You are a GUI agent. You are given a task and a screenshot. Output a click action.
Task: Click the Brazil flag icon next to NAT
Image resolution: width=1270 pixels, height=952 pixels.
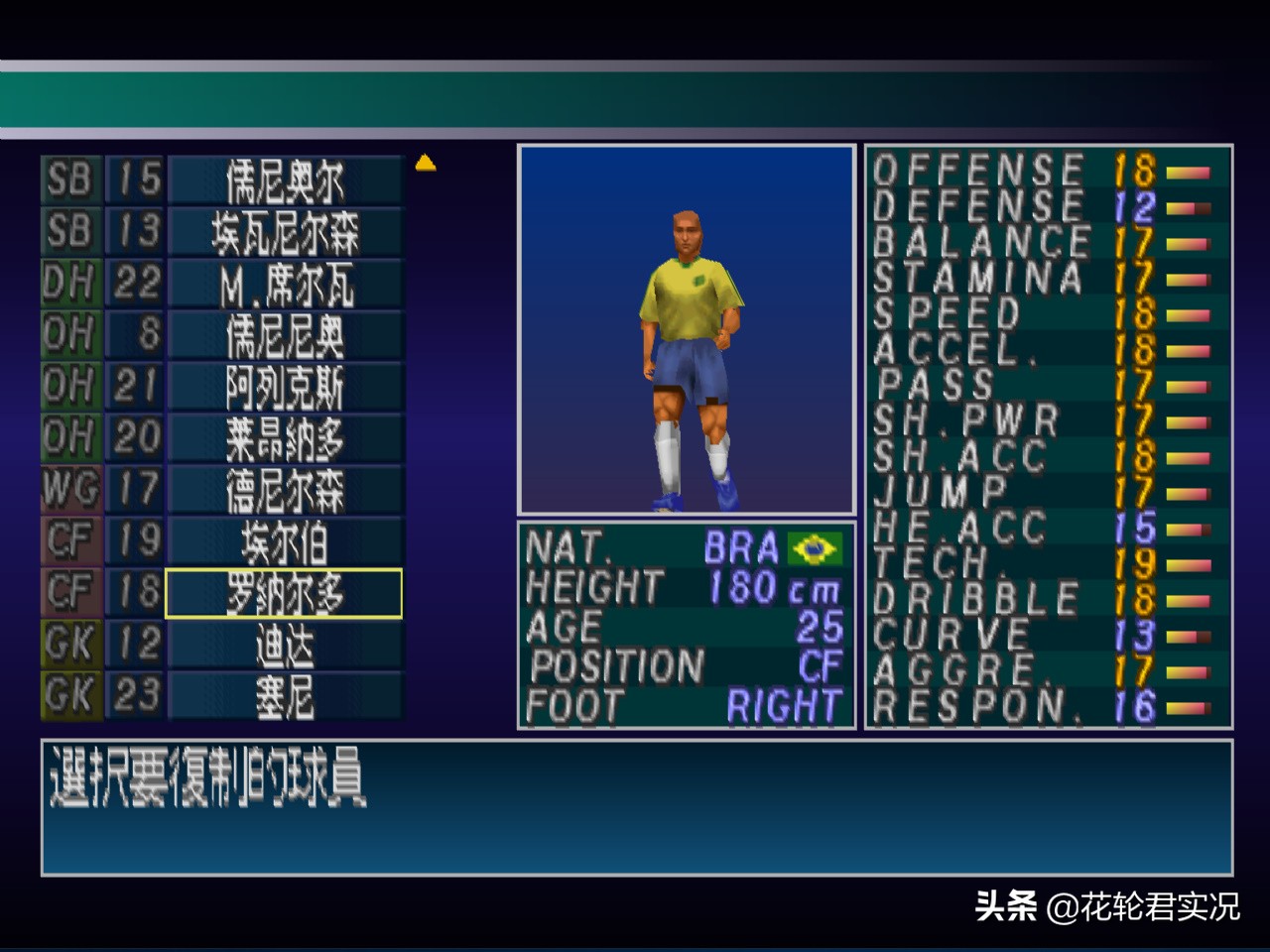(814, 549)
